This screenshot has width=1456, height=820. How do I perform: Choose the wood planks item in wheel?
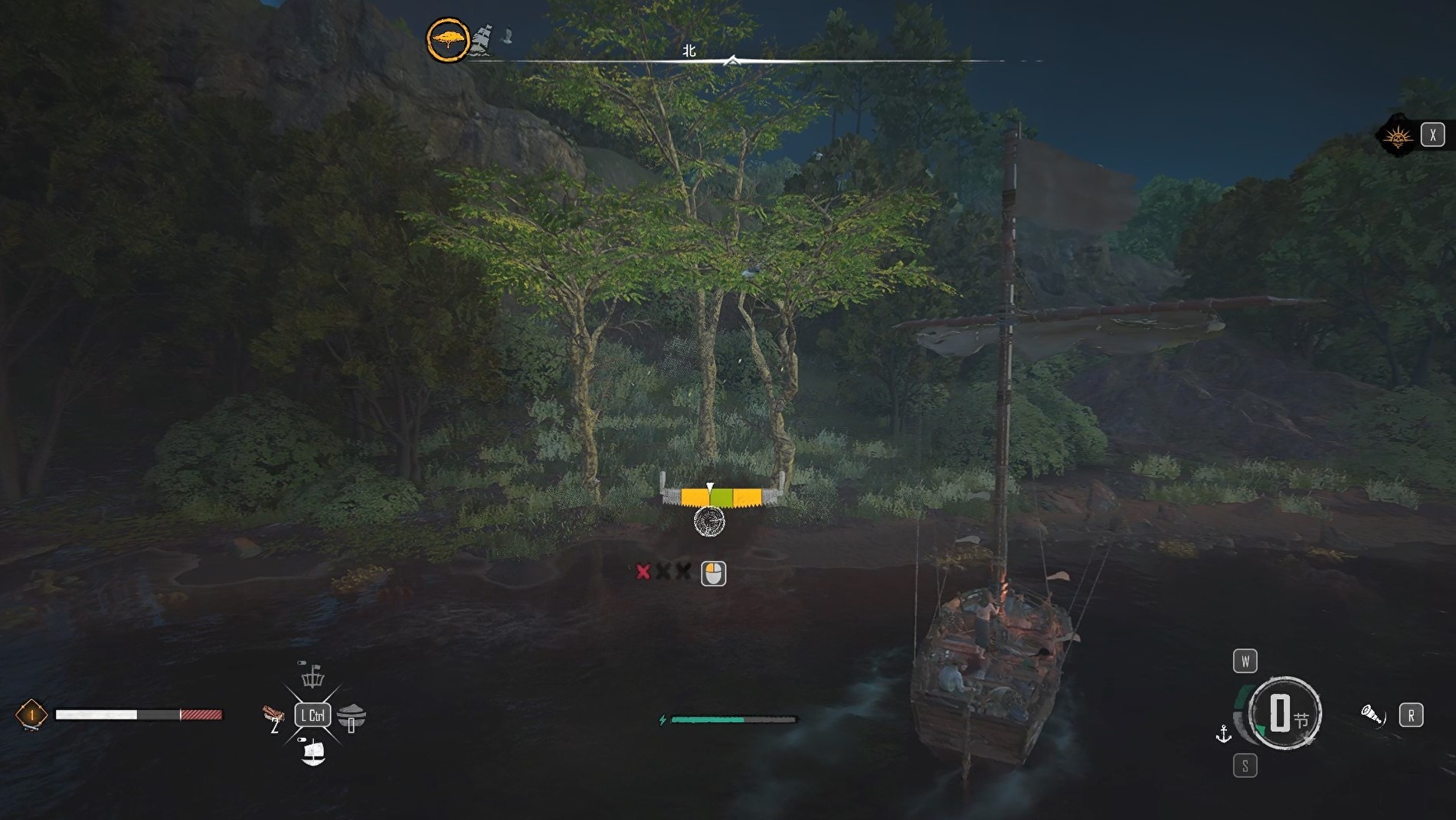coord(273,715)
